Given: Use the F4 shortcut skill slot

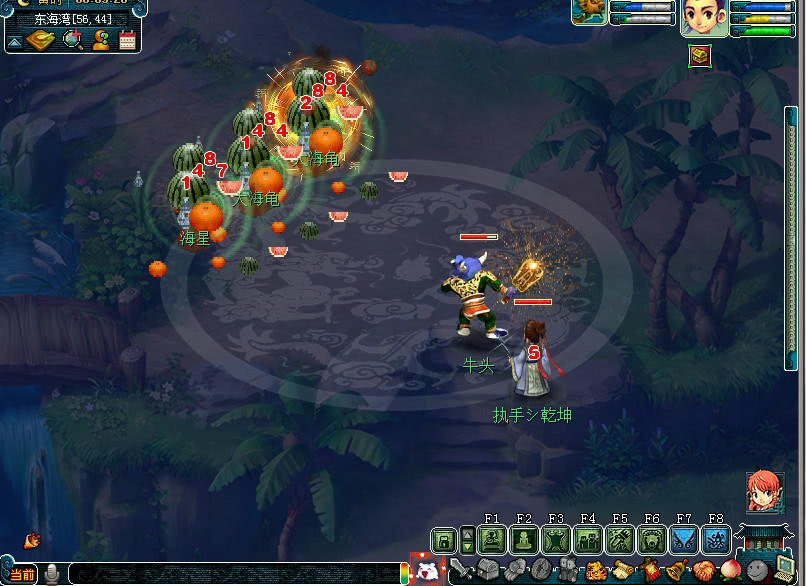Looking at the screenshot, I should click(x=587, y=541).
